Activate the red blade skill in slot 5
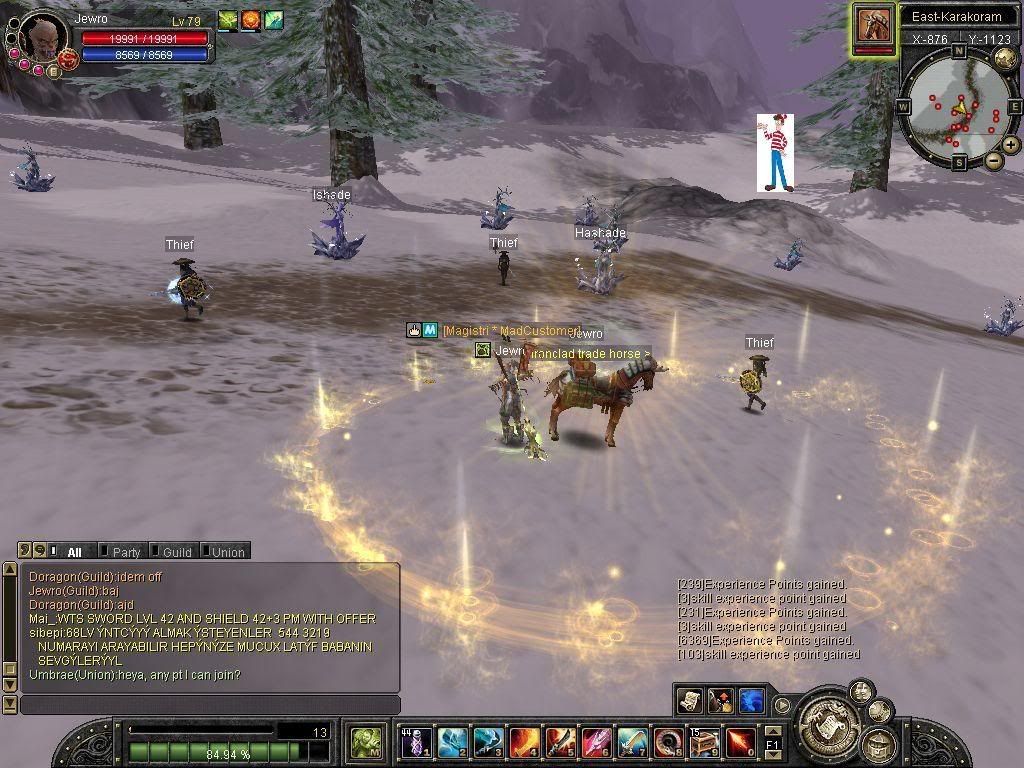Viewport: 1024px width, 768px height. click(561, 742)
